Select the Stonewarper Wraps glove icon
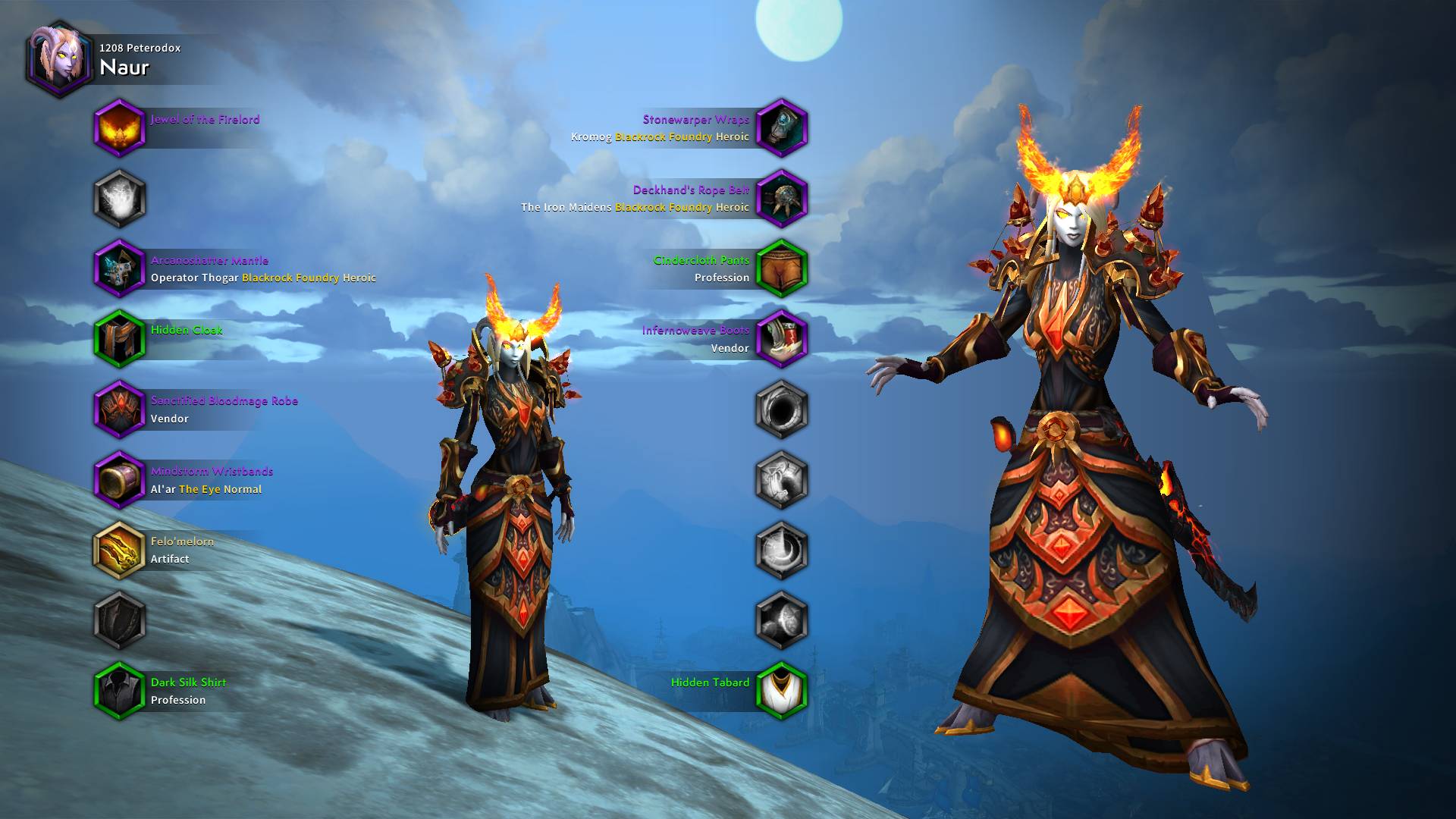Image resolution: width=1456 pixels, height=819 pixels. (x=781, y=128)
